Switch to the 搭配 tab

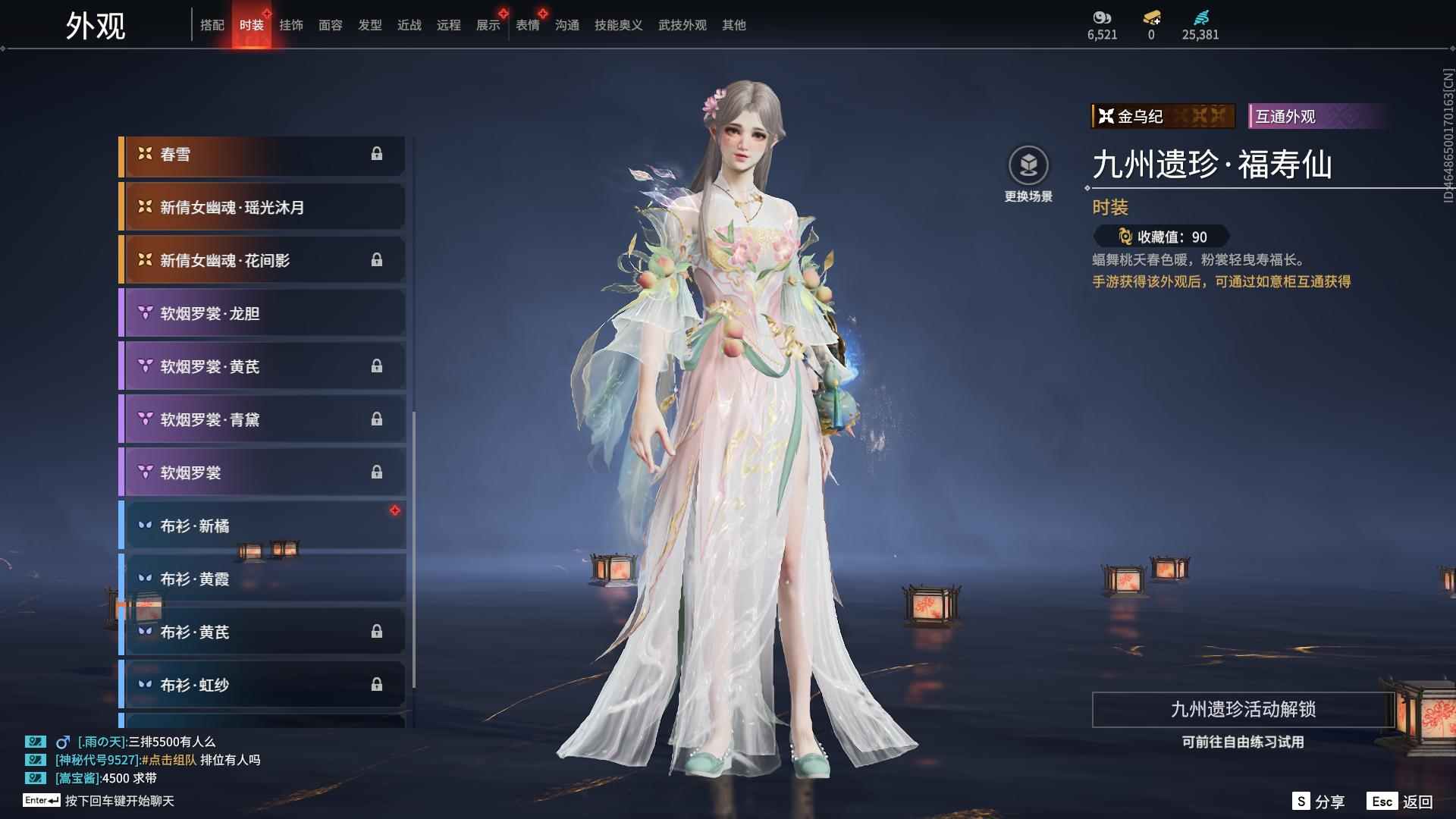(212, 25)
